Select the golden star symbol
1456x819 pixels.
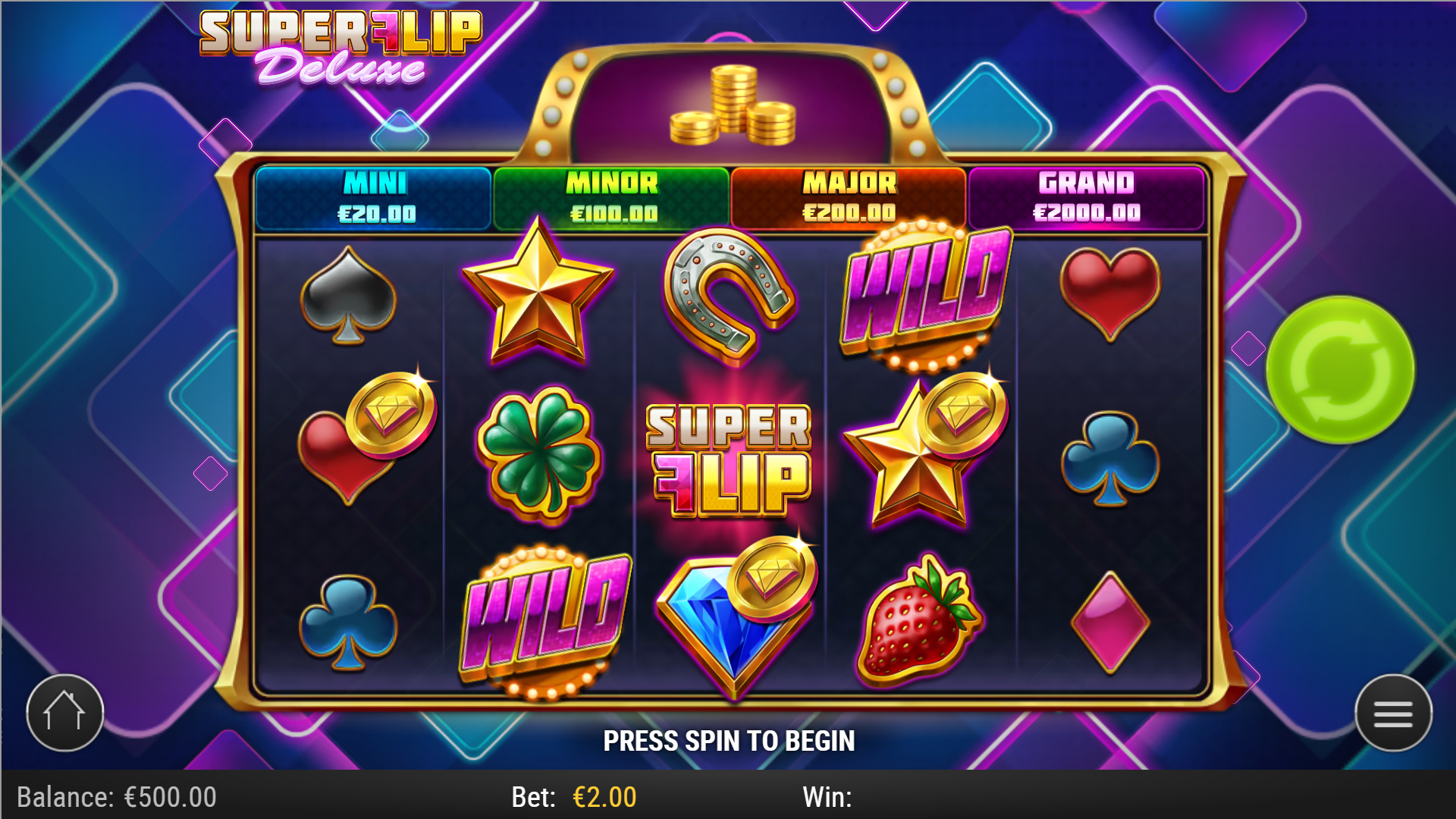click(x=538, y=292)
